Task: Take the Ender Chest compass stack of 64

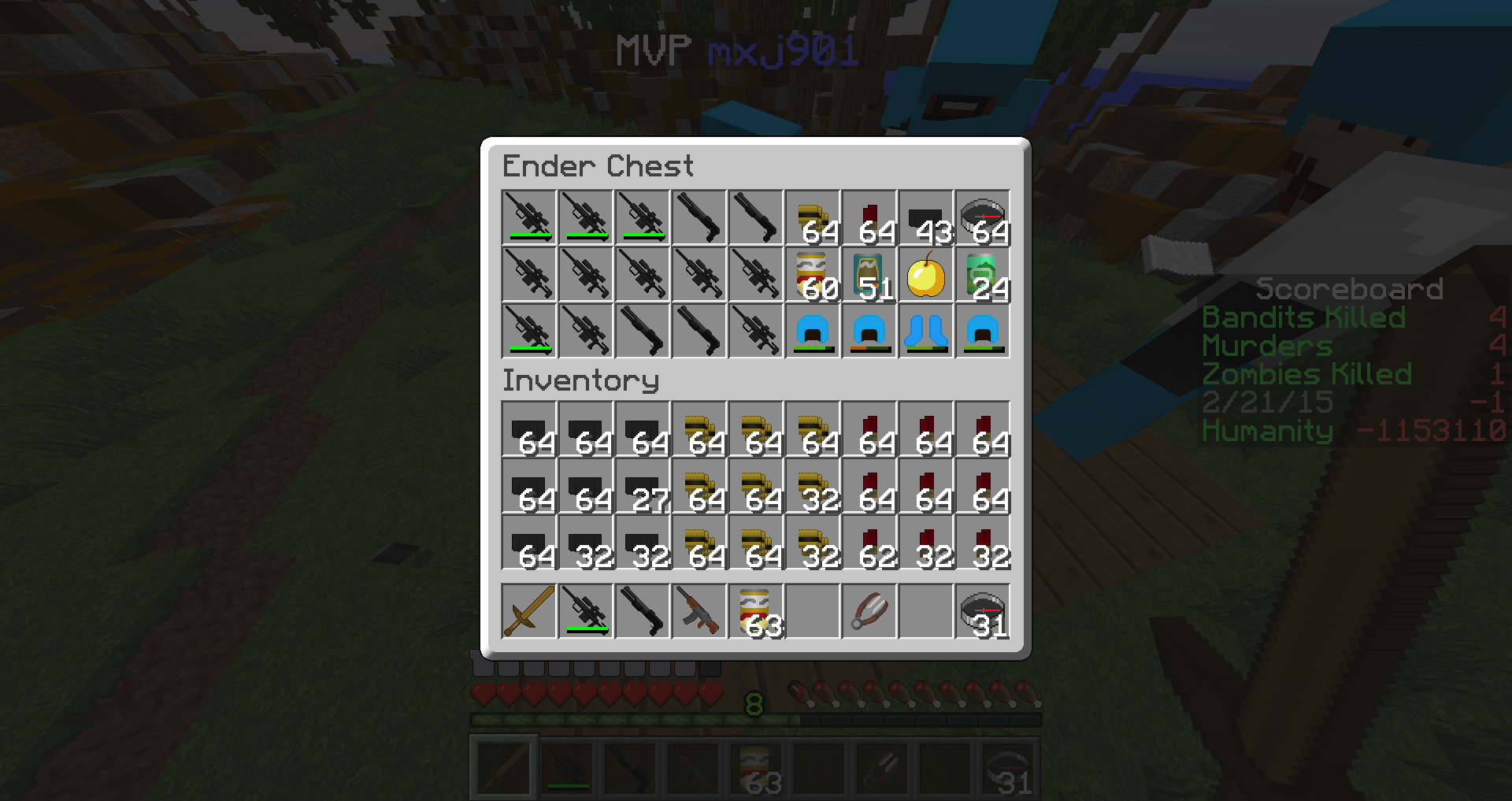Action: point(983,218)
